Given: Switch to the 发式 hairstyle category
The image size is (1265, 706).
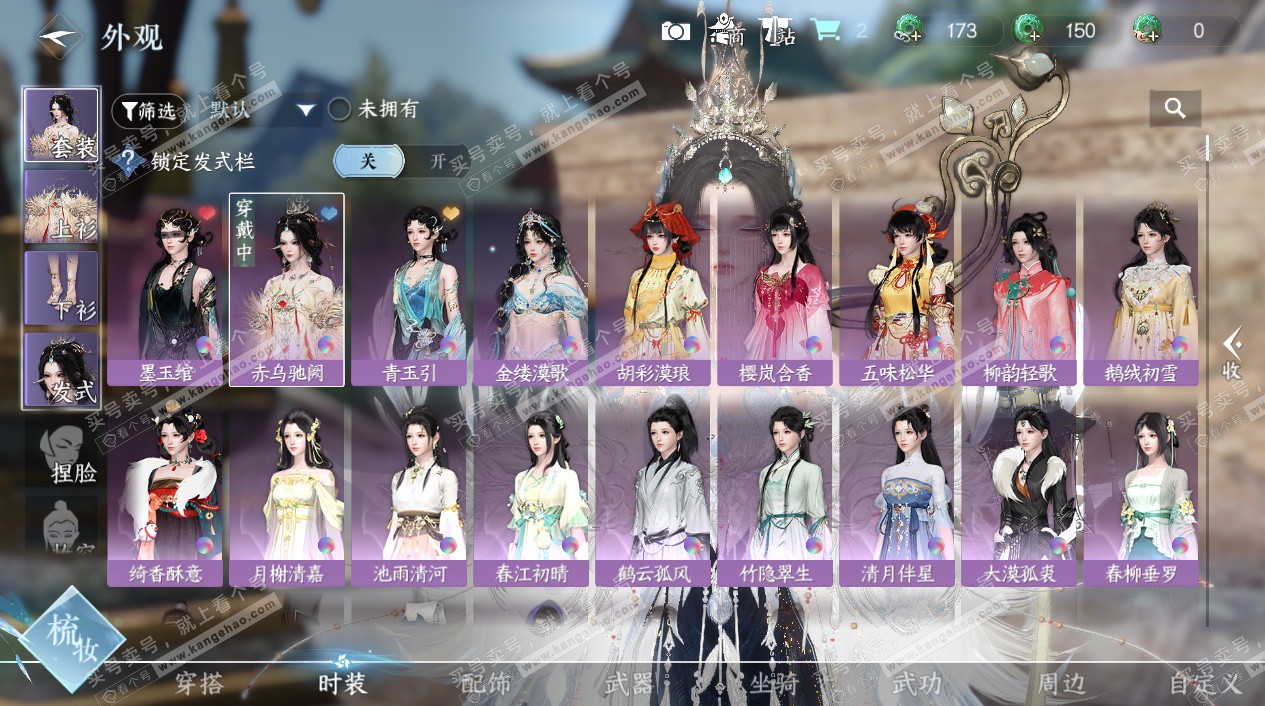Looking at the screenshot, I should tap(62, 370).
